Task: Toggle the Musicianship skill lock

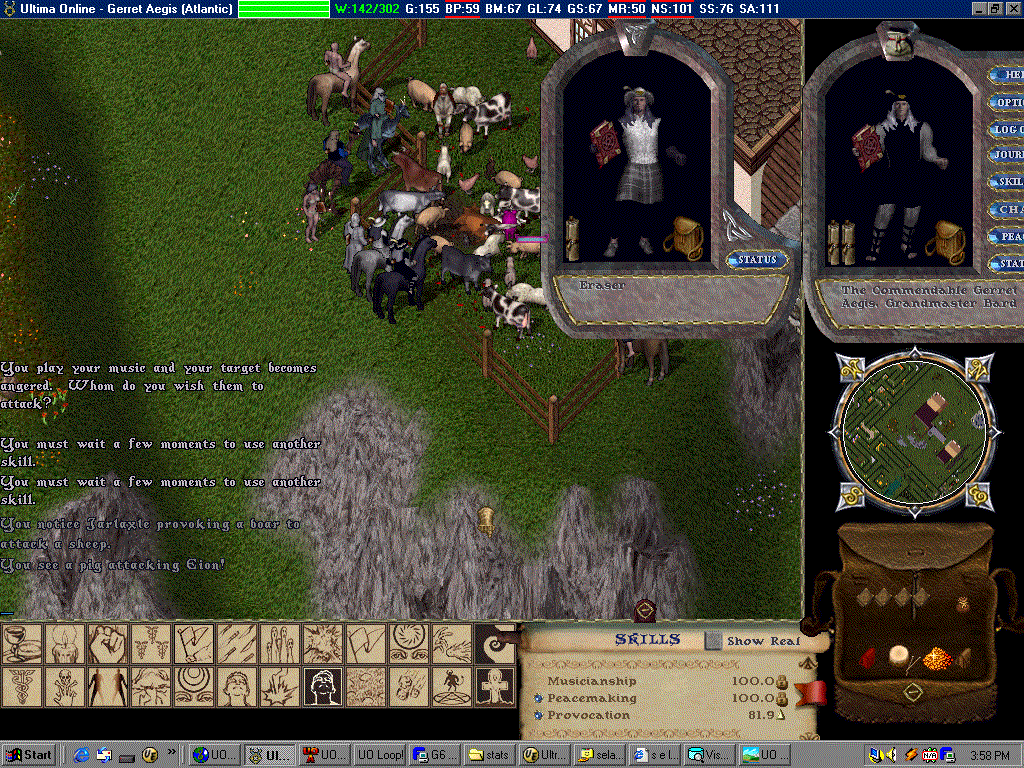Action: 783,681
